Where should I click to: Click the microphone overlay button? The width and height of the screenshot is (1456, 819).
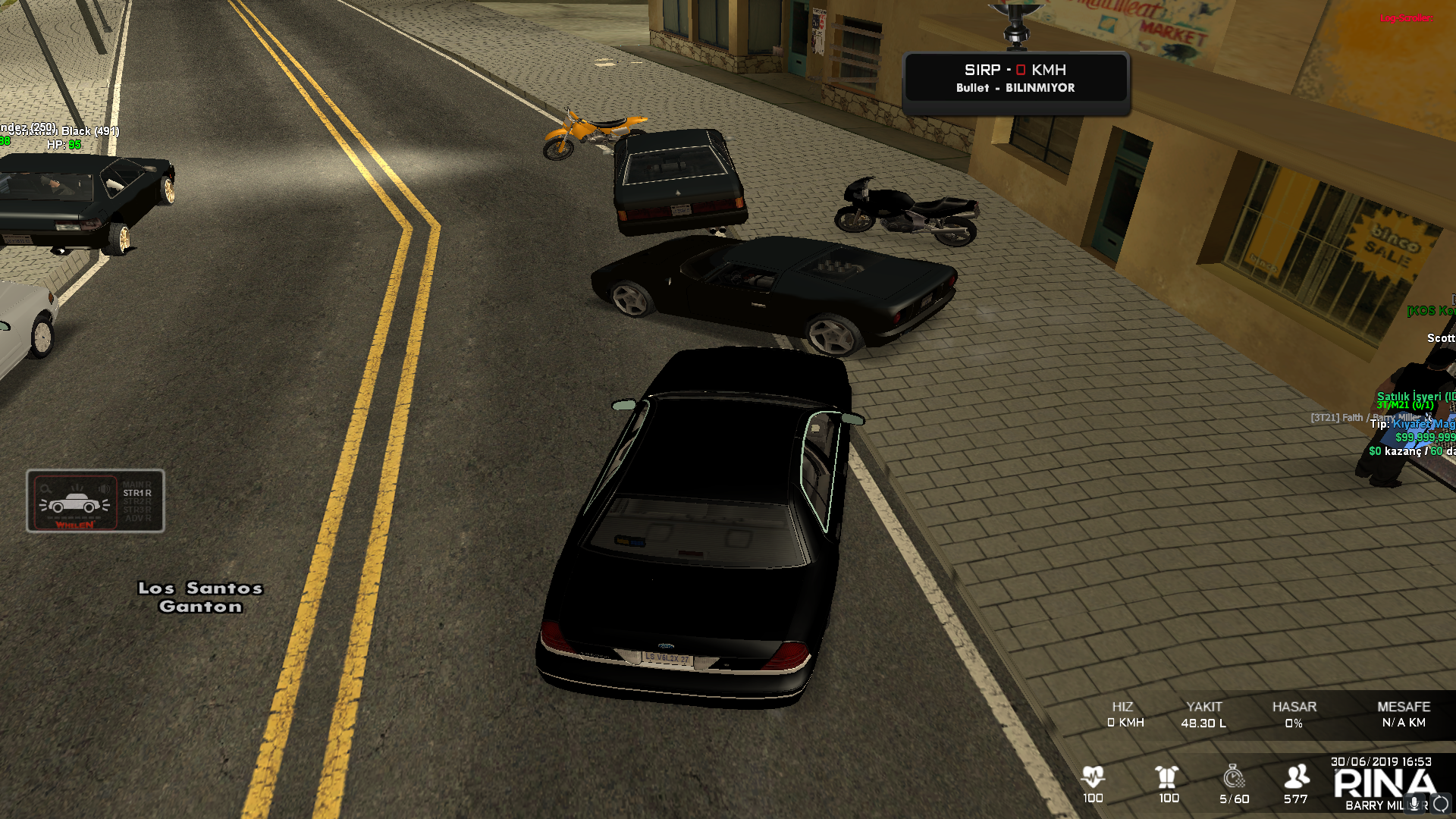pos(1414,804)
